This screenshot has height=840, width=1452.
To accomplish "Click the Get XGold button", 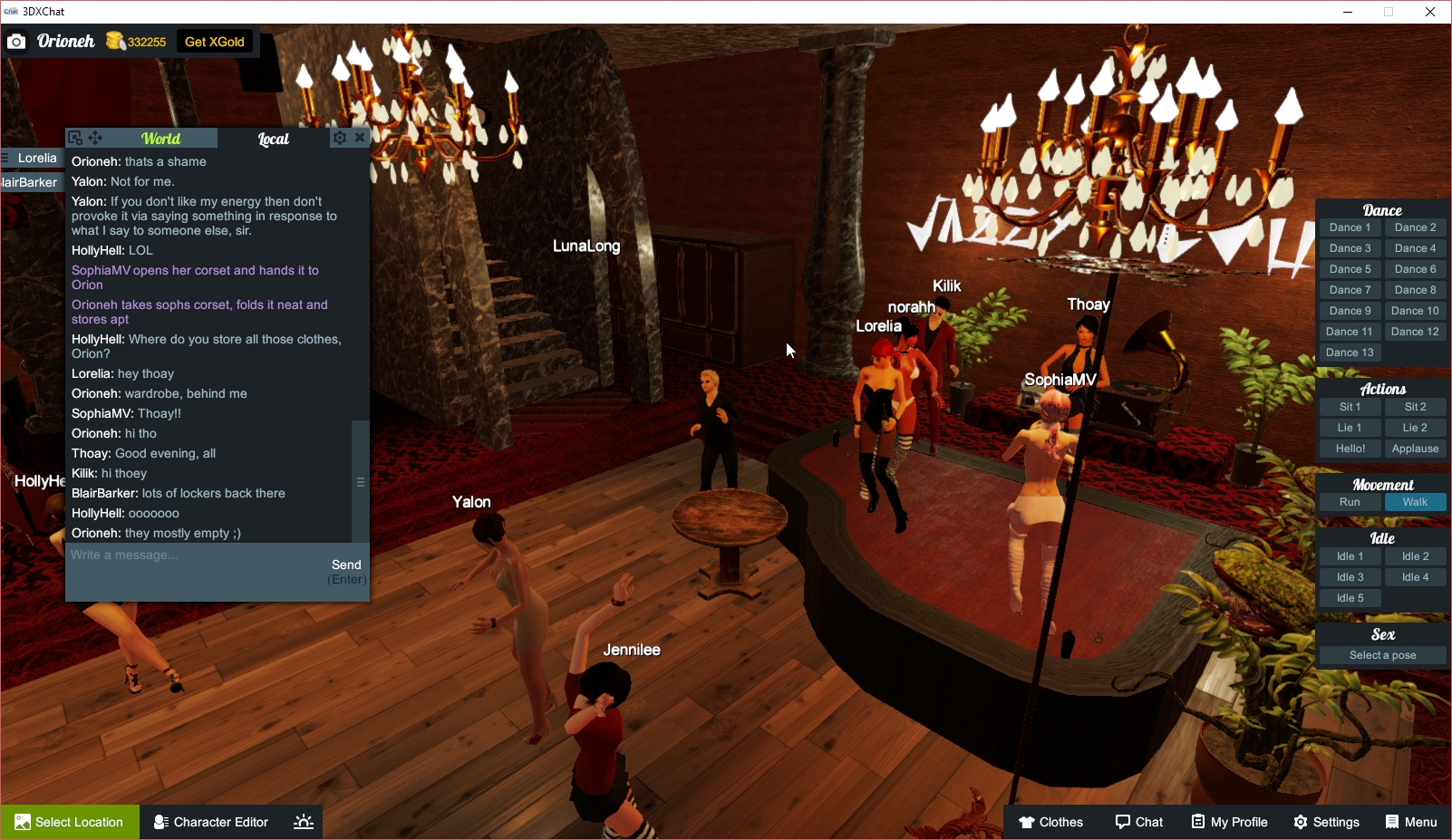I will click(x=215, y=42).
